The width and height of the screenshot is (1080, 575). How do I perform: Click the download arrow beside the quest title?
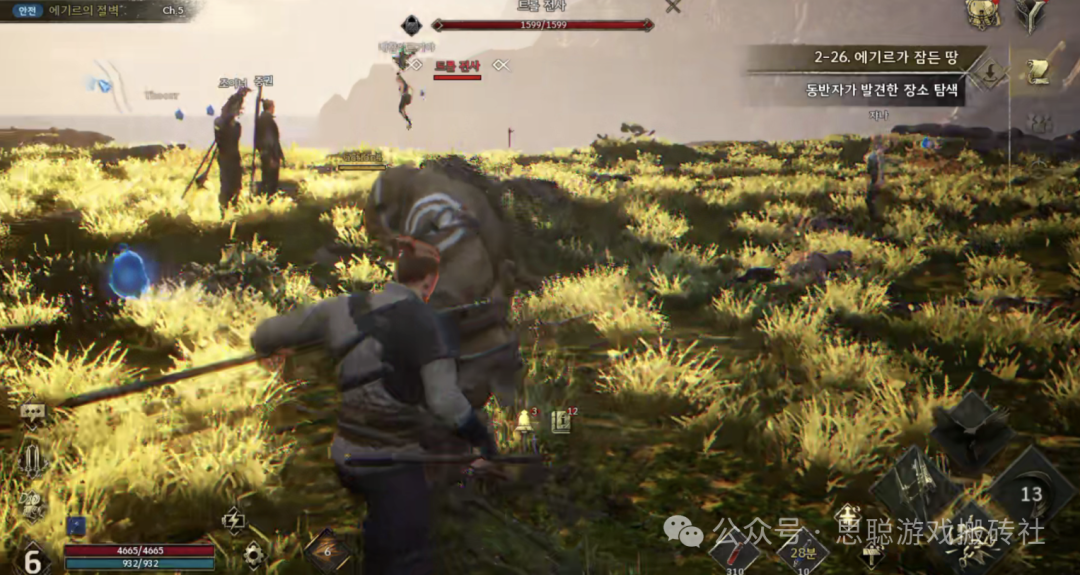[991, 70]
